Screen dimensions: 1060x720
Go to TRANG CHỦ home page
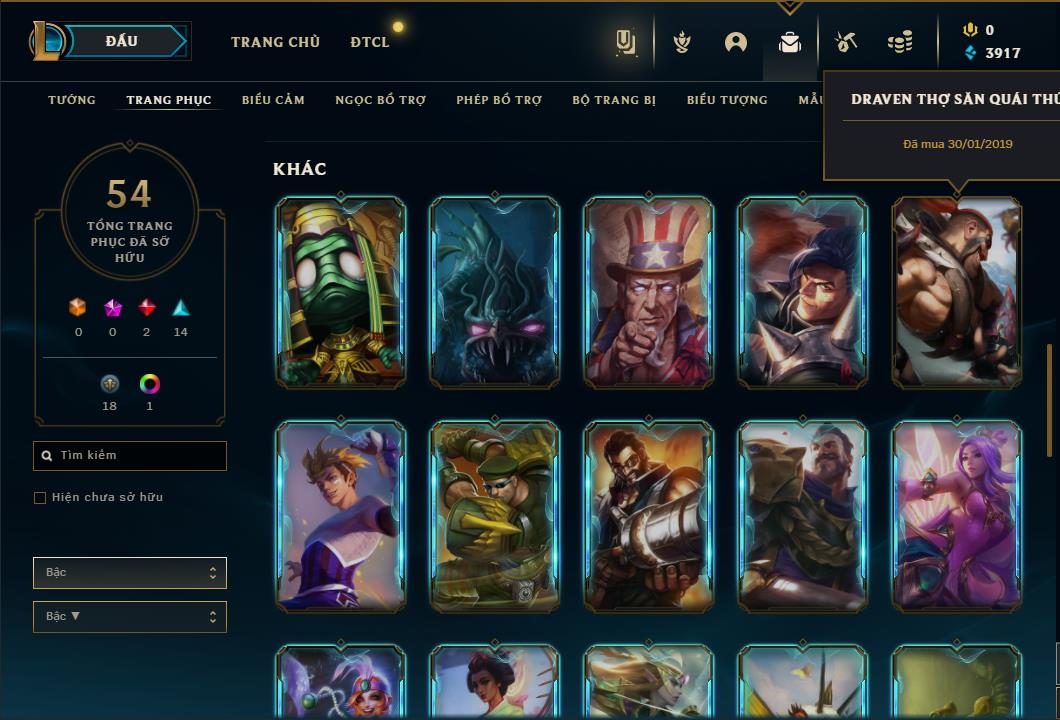click(275, 42)
